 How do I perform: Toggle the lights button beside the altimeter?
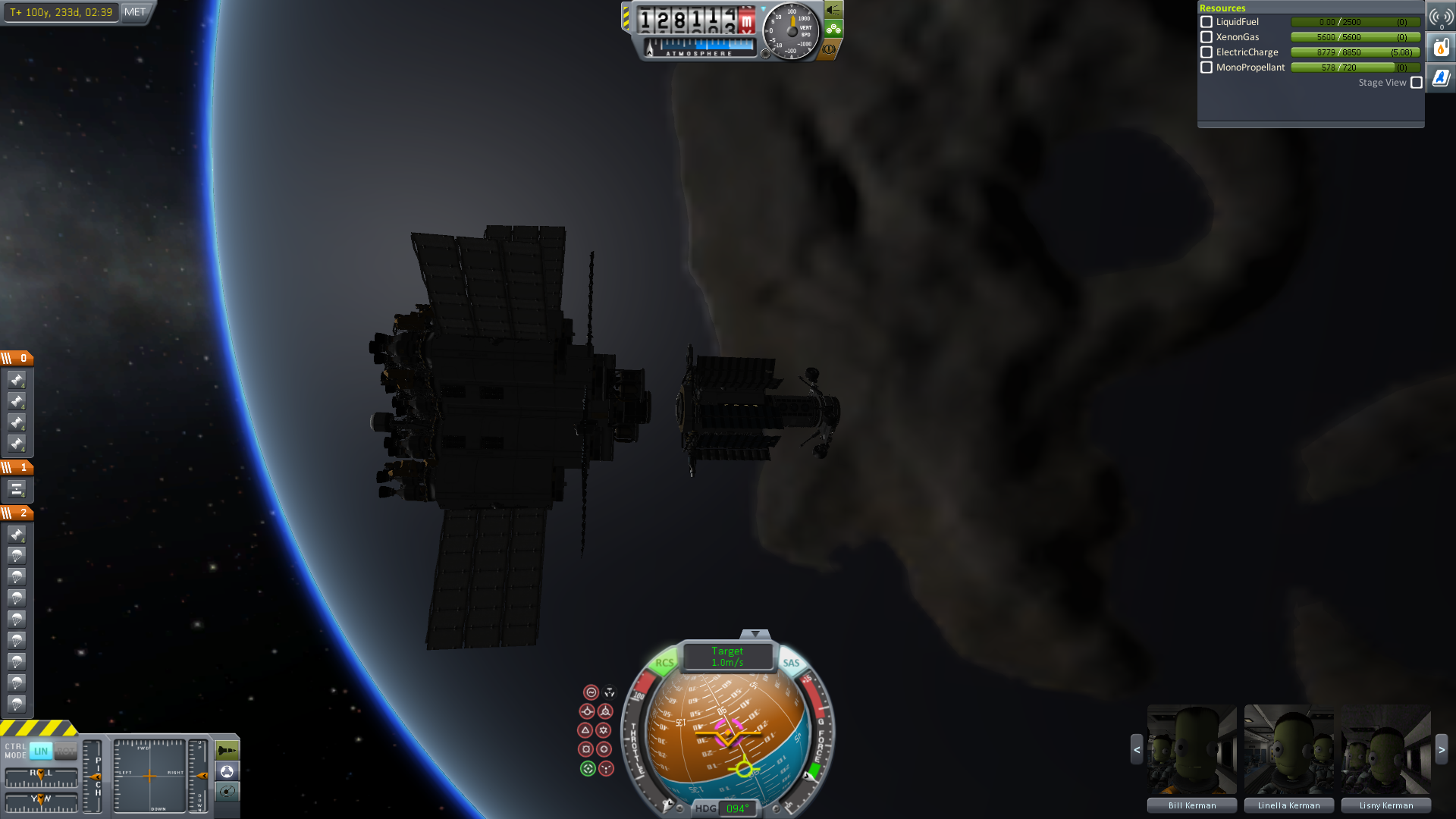(x=833, y=10)
